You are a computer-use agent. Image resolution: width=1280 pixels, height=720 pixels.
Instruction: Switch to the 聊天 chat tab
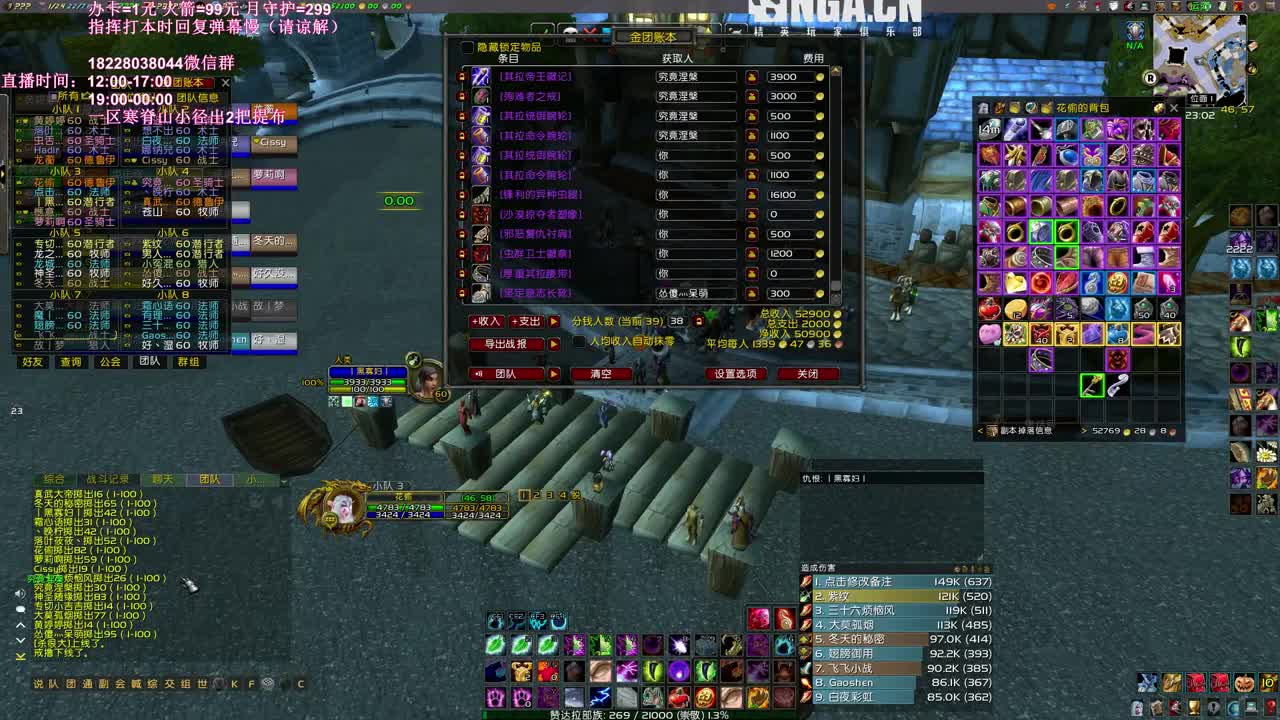tap(162, 479)
